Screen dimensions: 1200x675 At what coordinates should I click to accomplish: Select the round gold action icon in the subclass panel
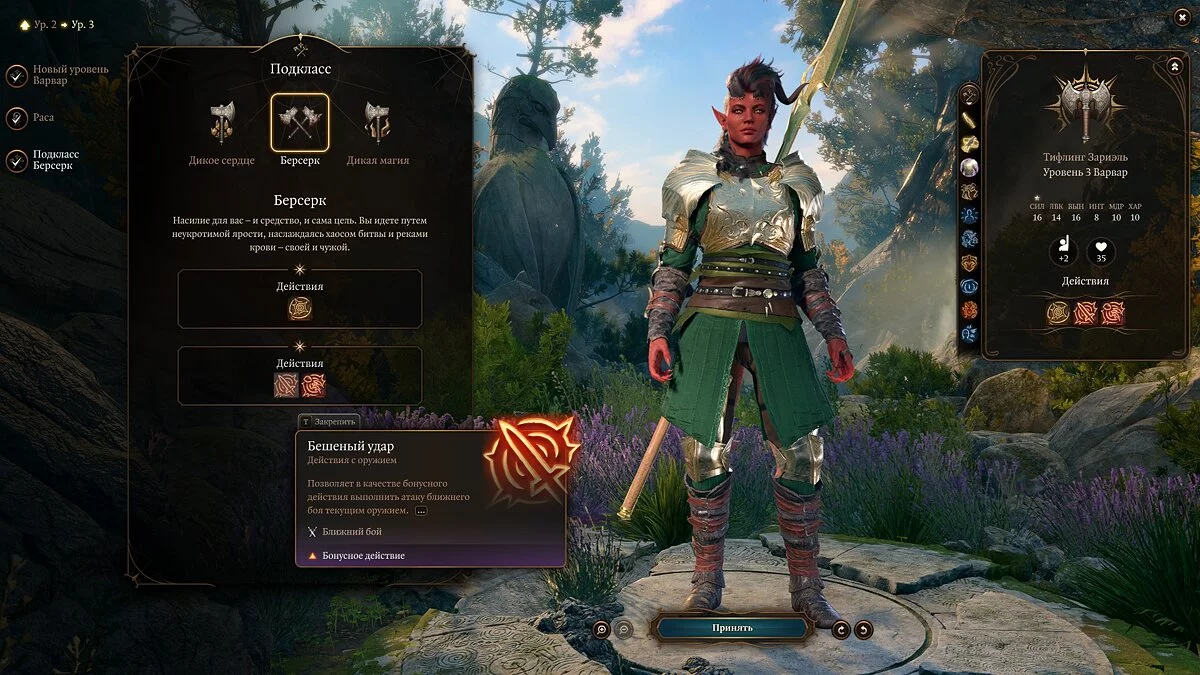300,308
